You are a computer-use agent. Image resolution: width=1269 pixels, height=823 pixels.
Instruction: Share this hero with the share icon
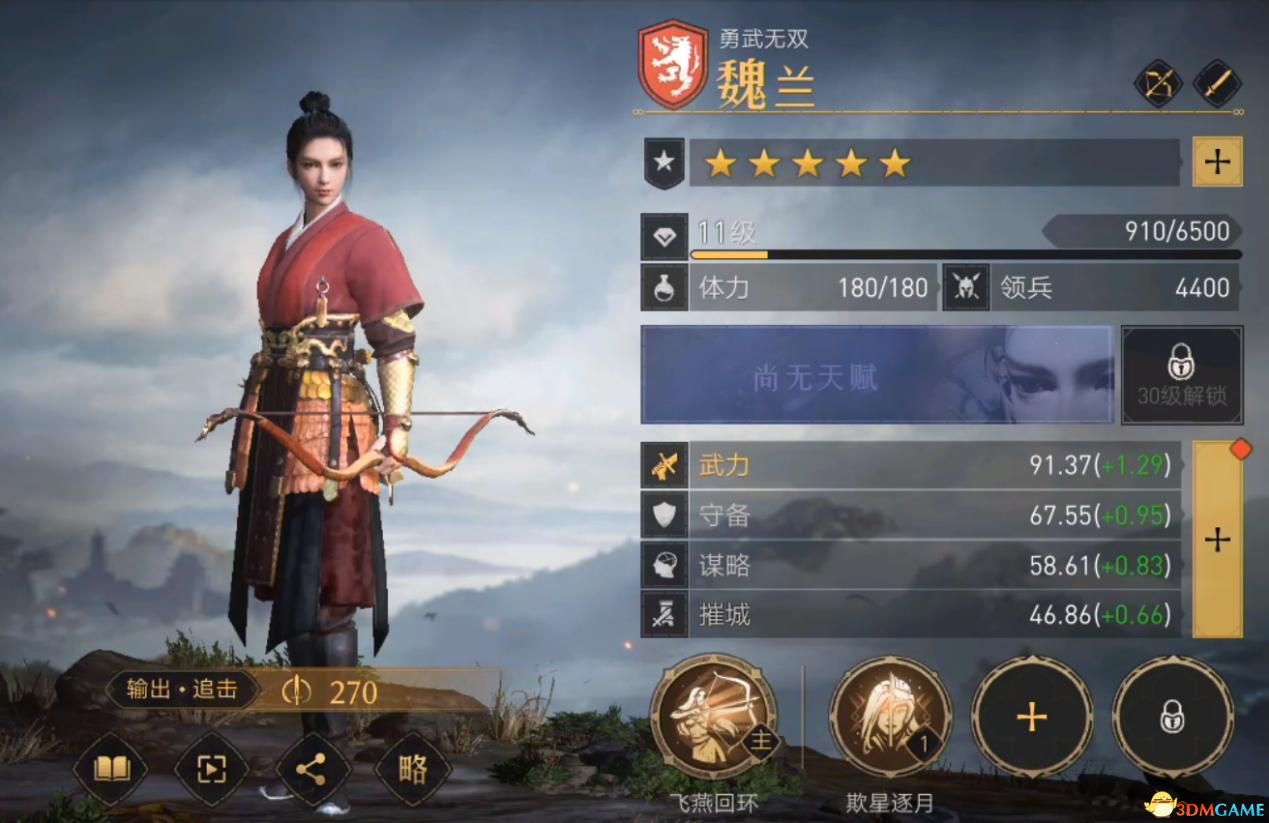pyautogui.click(x=312, y=769)
